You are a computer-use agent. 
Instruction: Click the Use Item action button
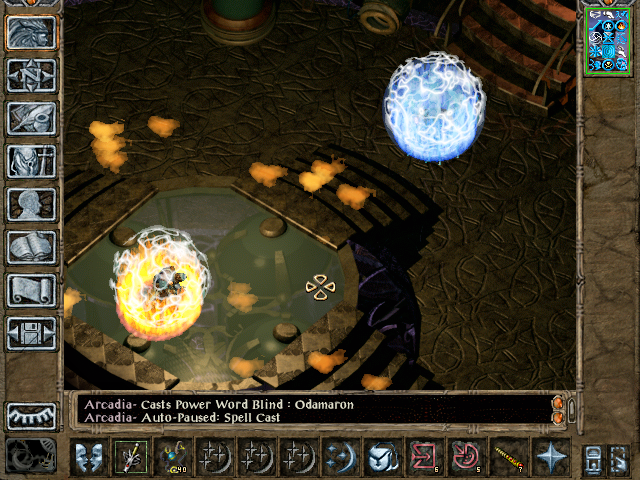point(382,456)
